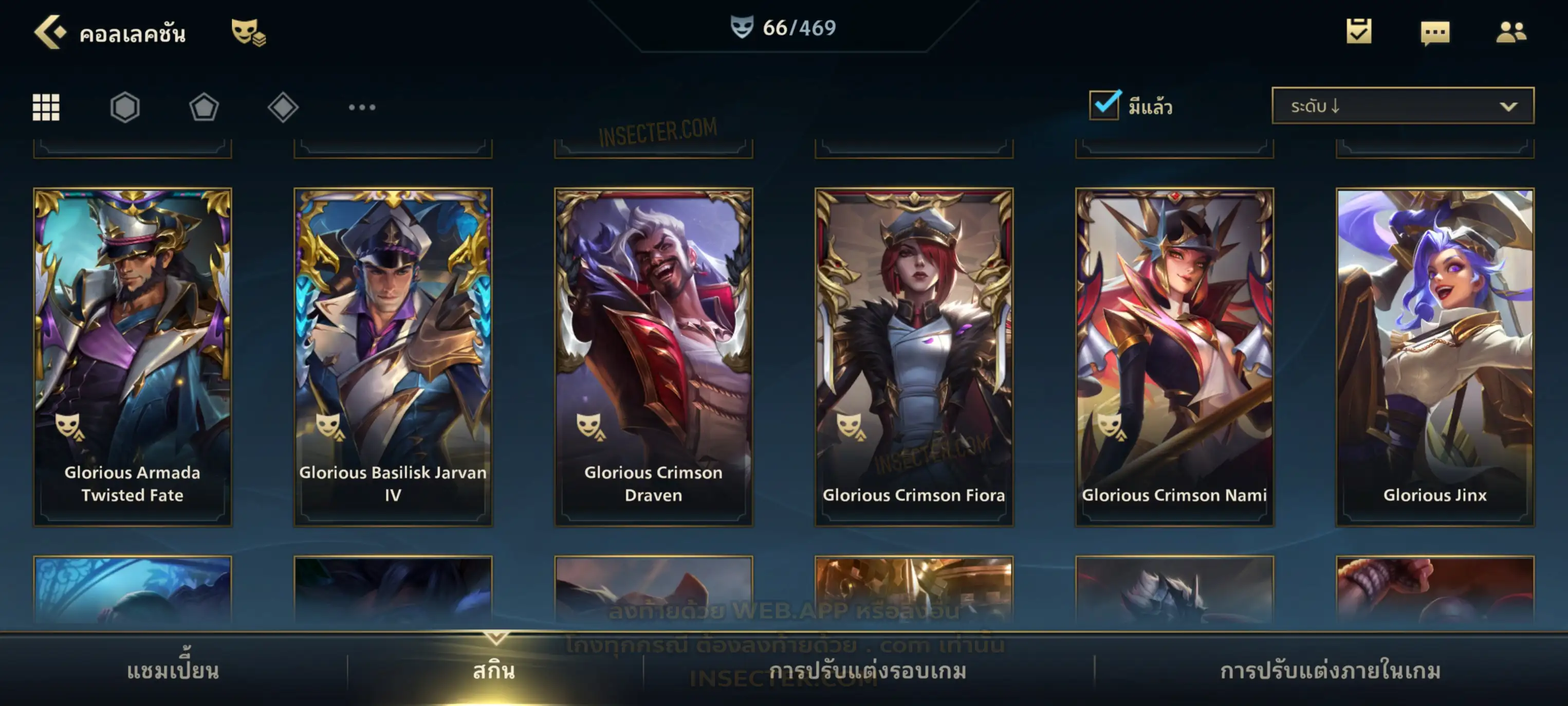Switch to the แชมเปี้ยน tab
Screen dimensions: 1568x706
[173, 671]
